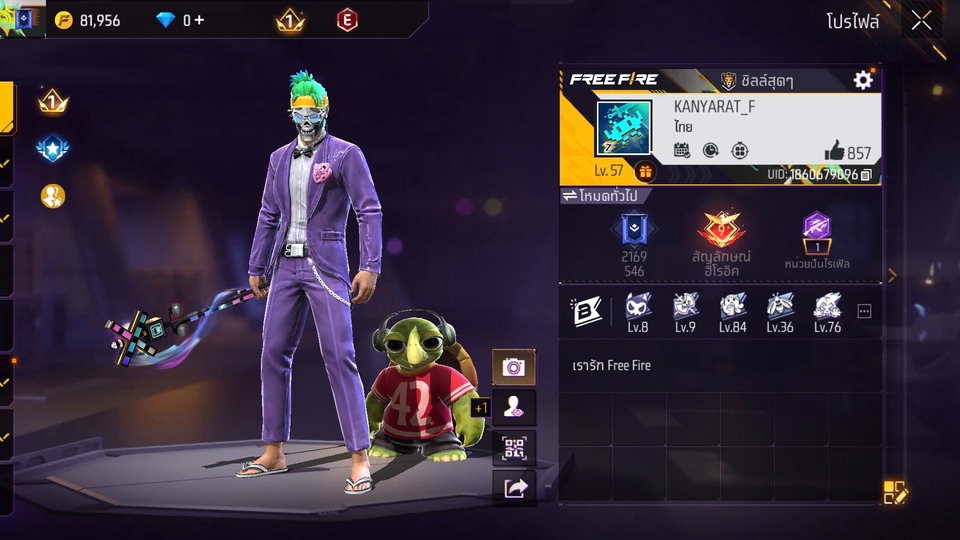Open profile settings gear icon

[863, 81]
